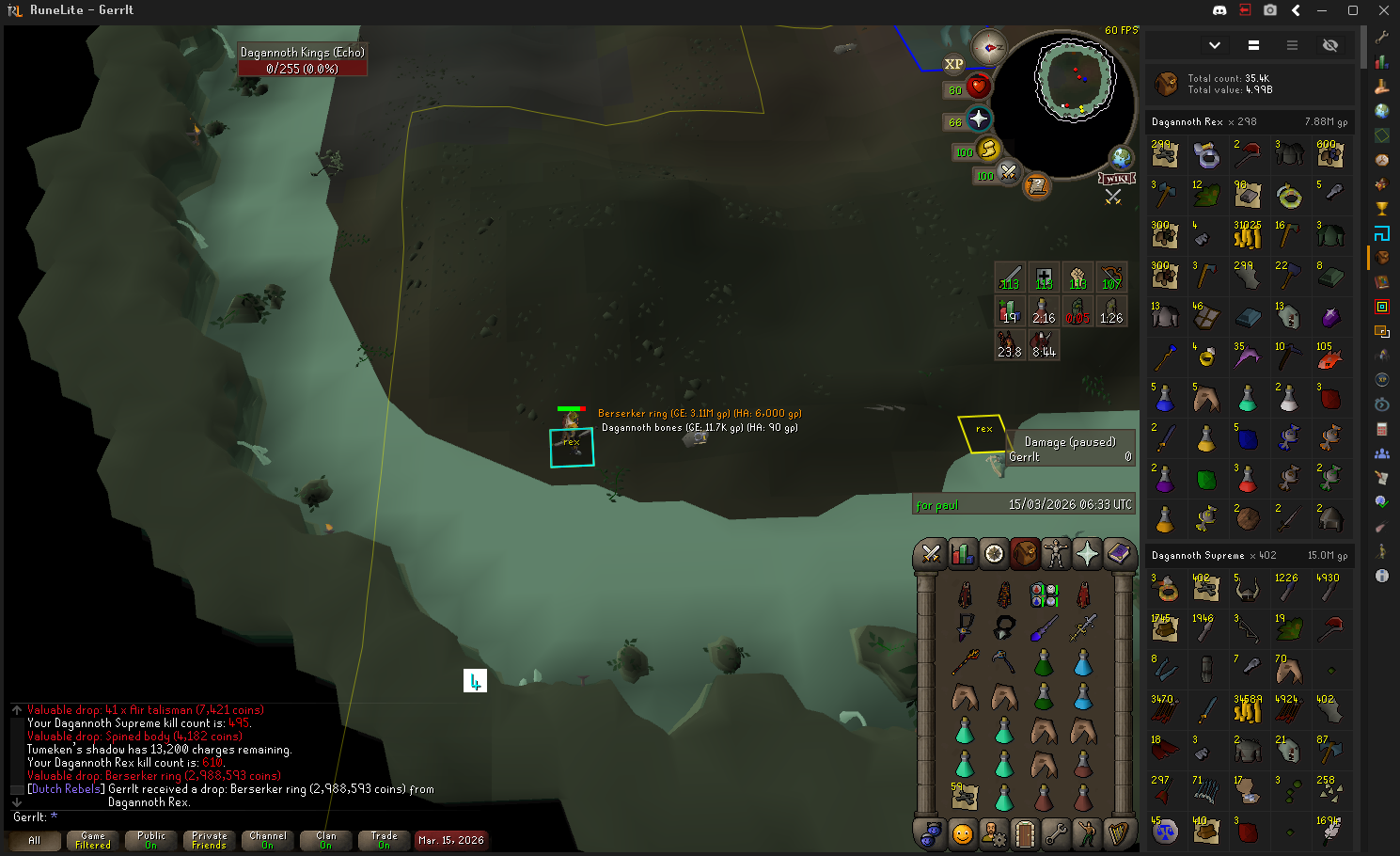Switch to the Clan chat tab
This screenshot has width=1400, height=856.
(326, 840)
